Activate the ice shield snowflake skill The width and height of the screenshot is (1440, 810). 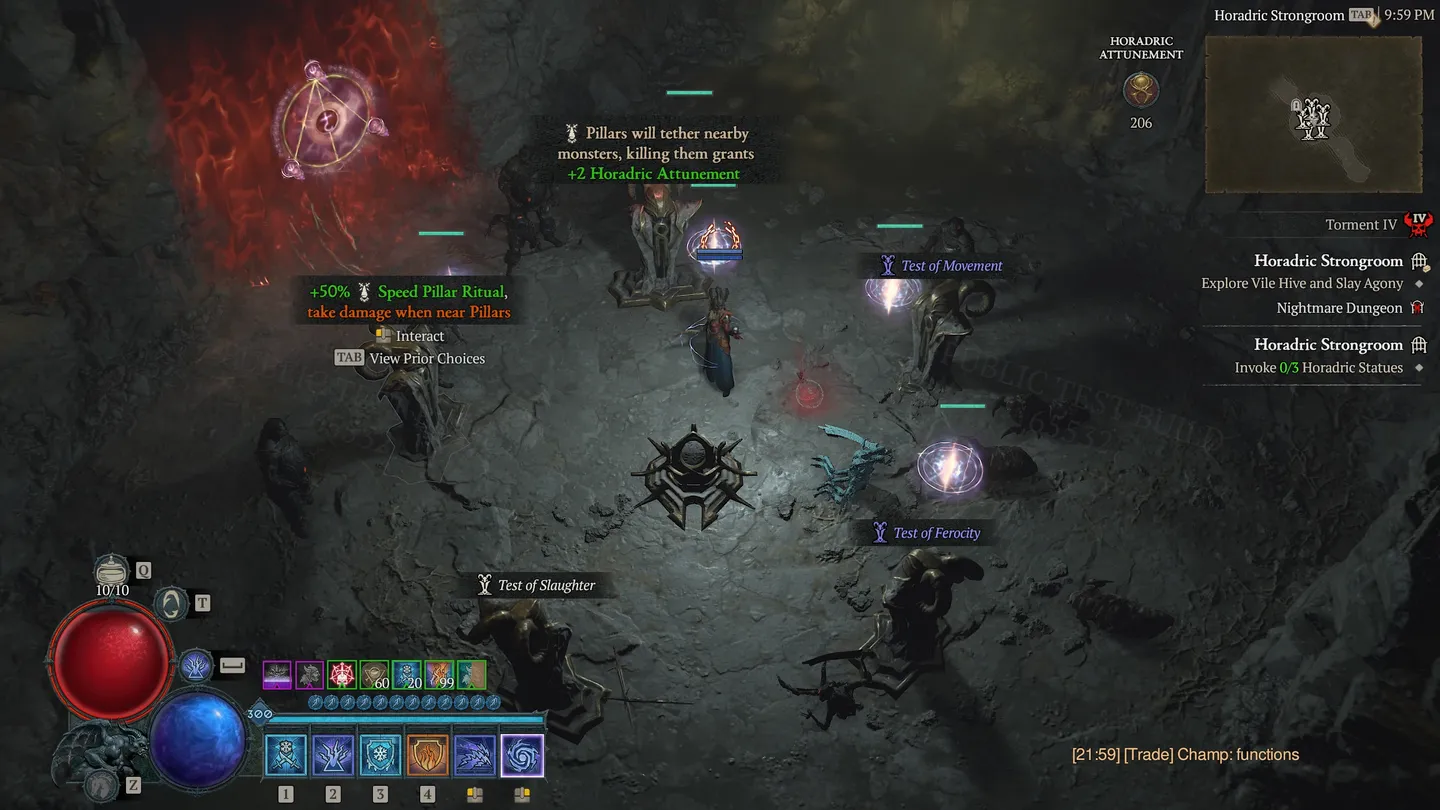(x=380, y=756)
